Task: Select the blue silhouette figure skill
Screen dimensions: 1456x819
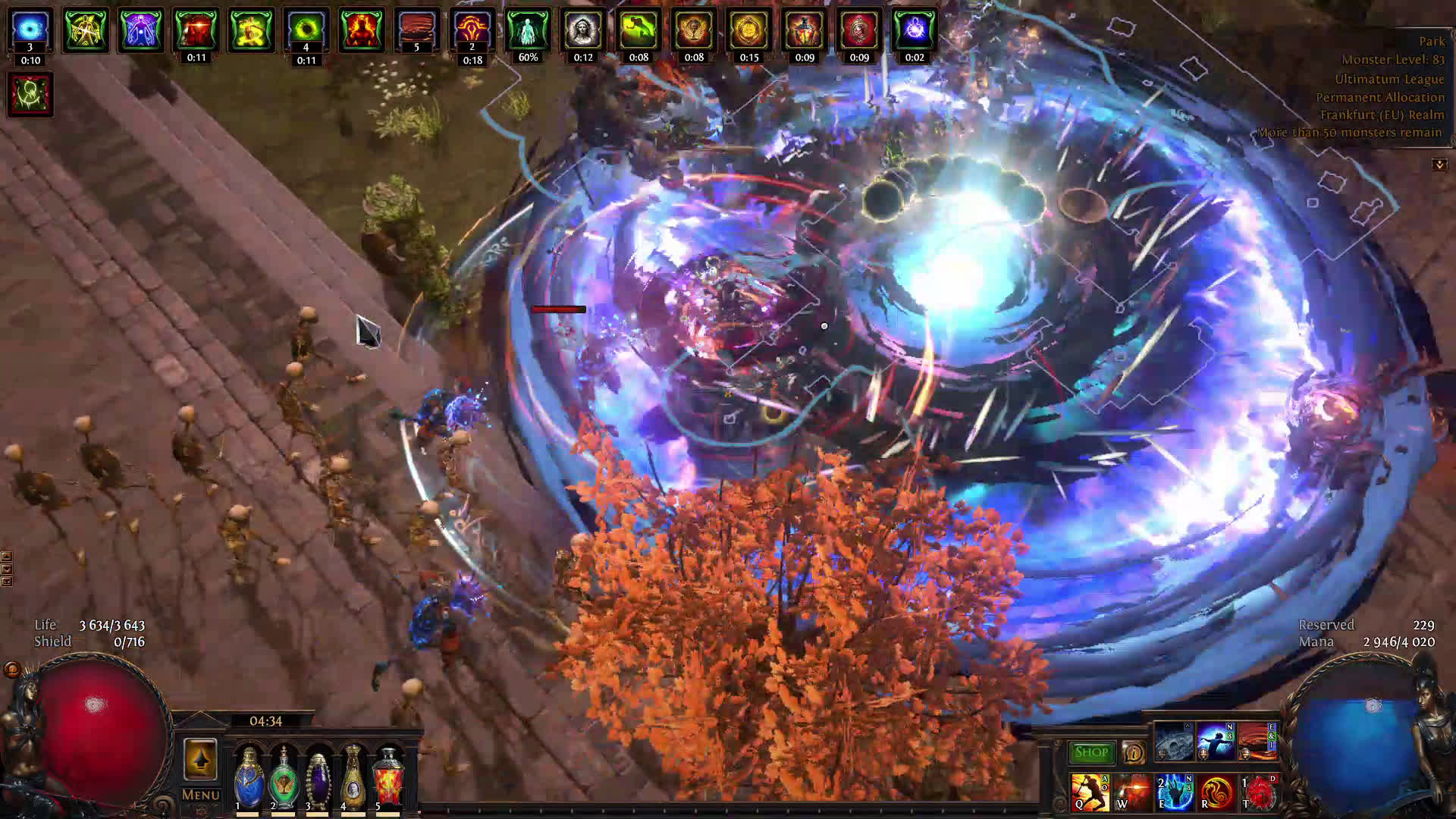Action: 1216,742
